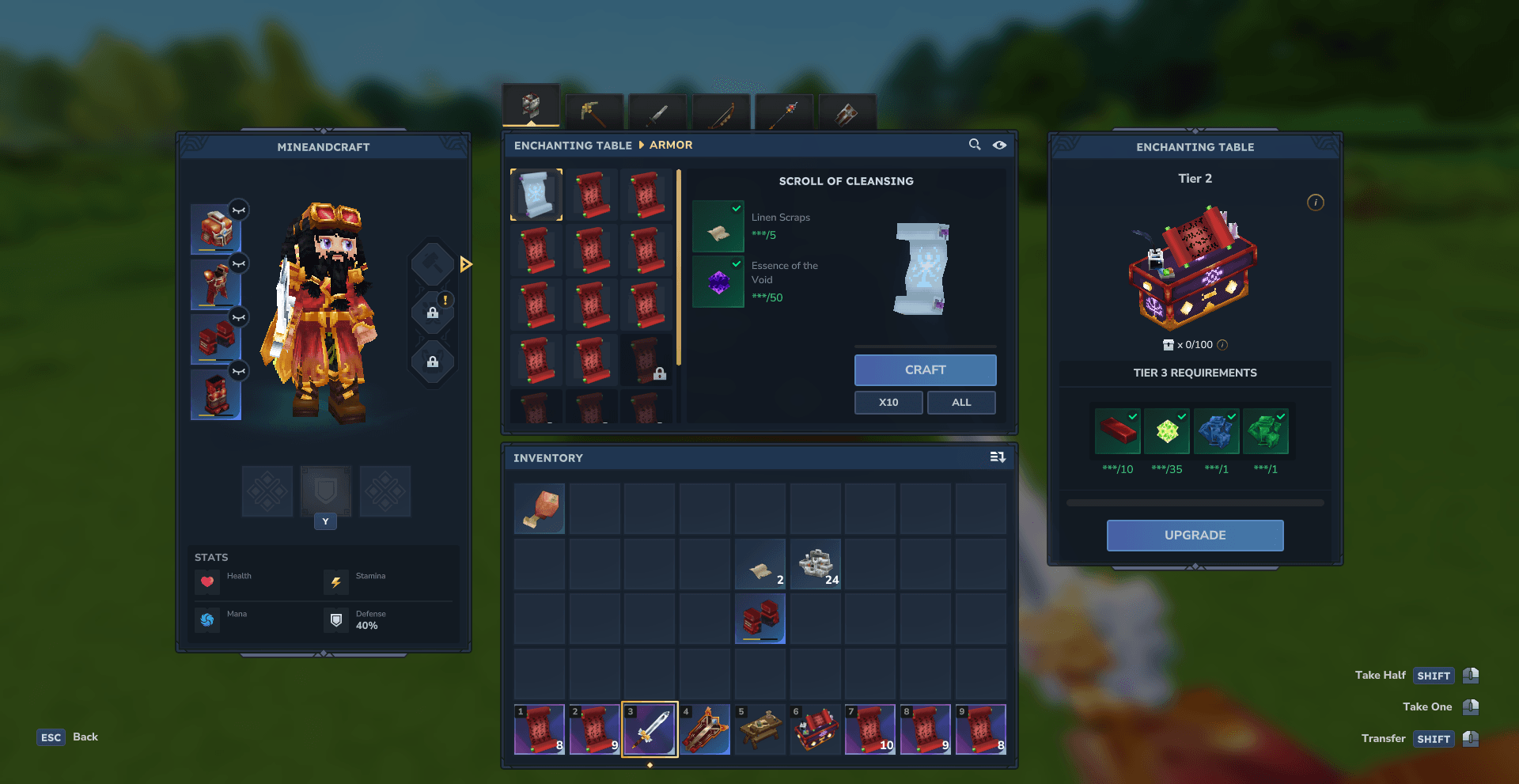Image resolution: width=1519 pixels, height=784 pixels.
Task: Choose the sword in hotbar slot 3
Action: 650,729
